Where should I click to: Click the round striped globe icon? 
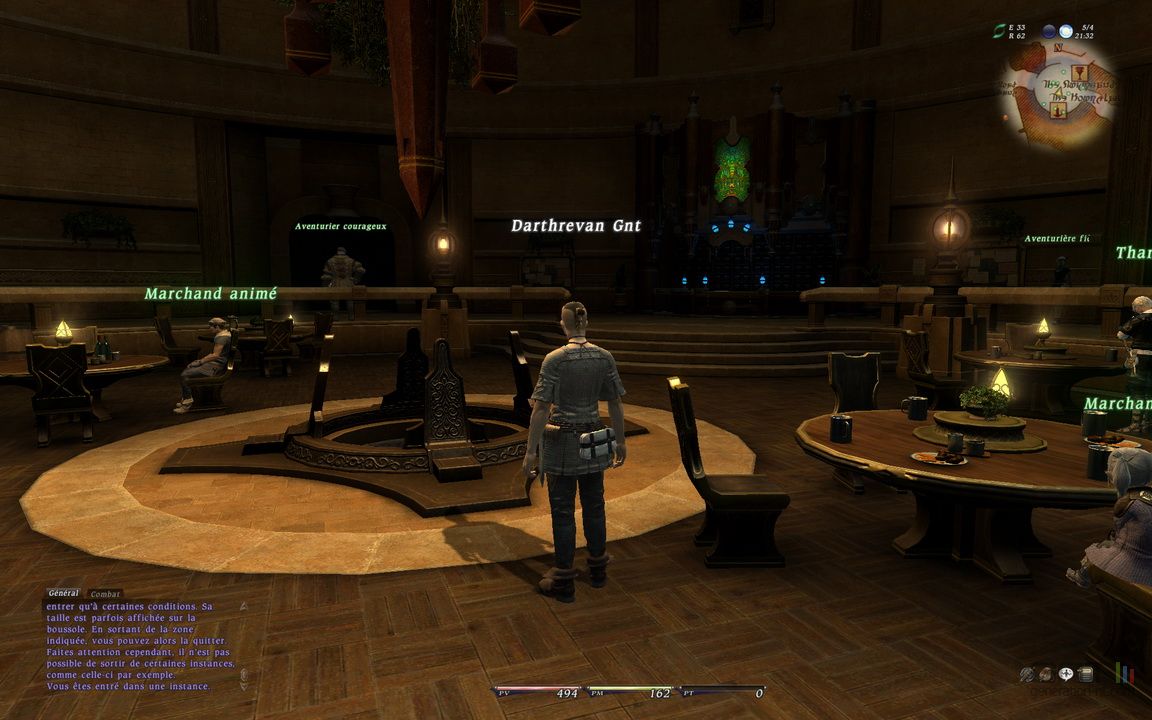click(x=1026, y=674)
